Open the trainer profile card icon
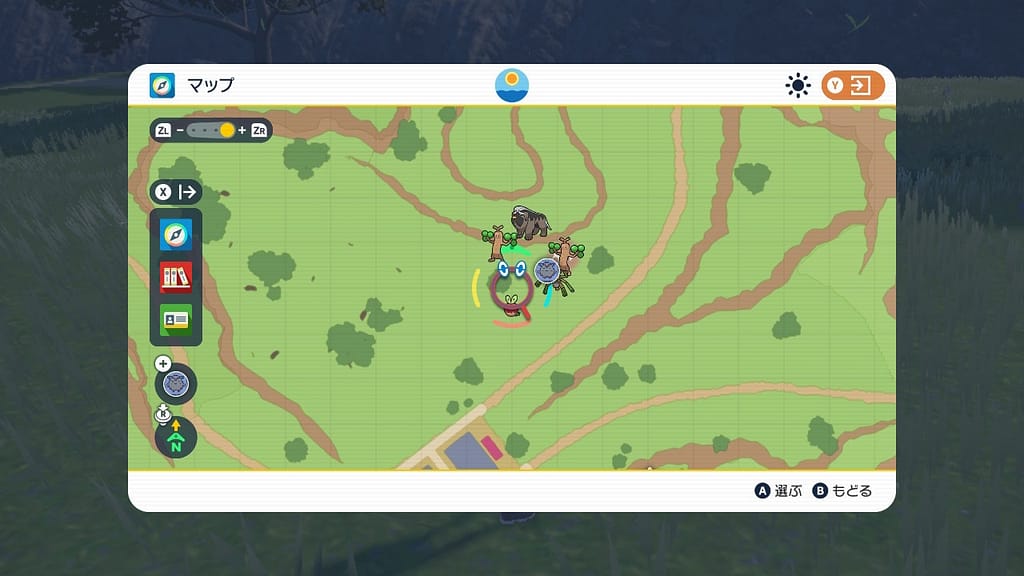Image resolution: width=1024 pixels, height=576 pixels. tap(176, 319)
